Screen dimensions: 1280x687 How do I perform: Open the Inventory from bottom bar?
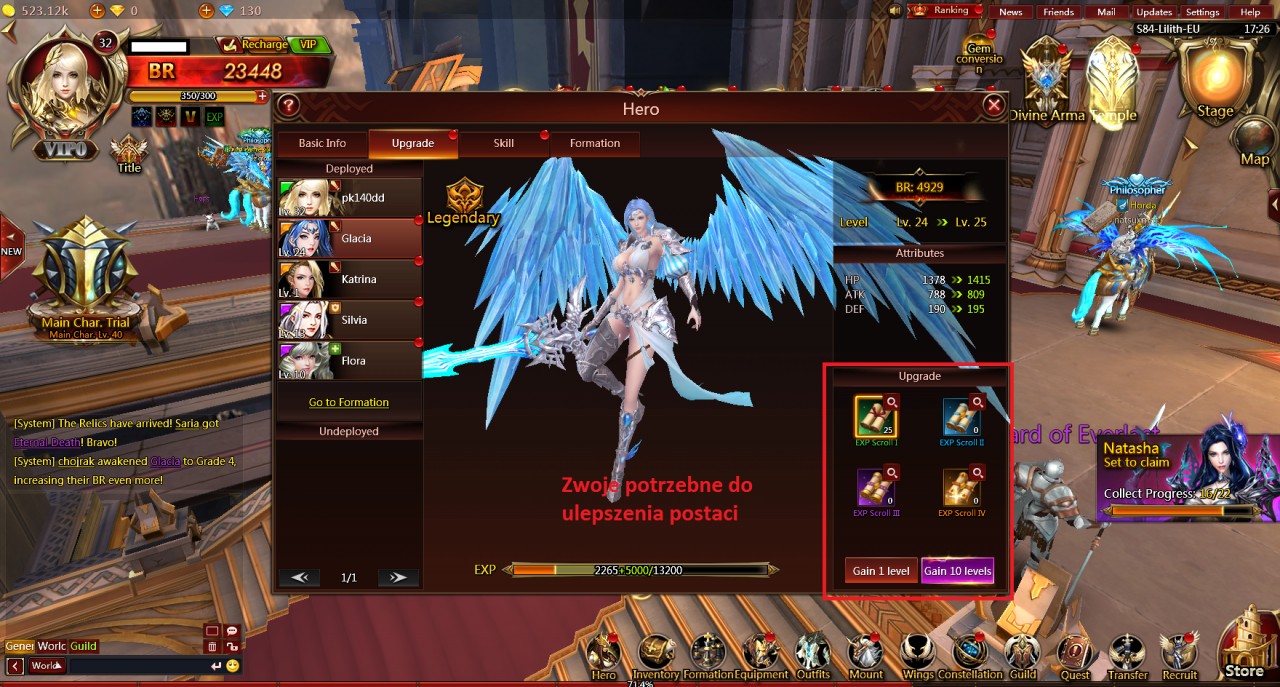coord(656,655)
